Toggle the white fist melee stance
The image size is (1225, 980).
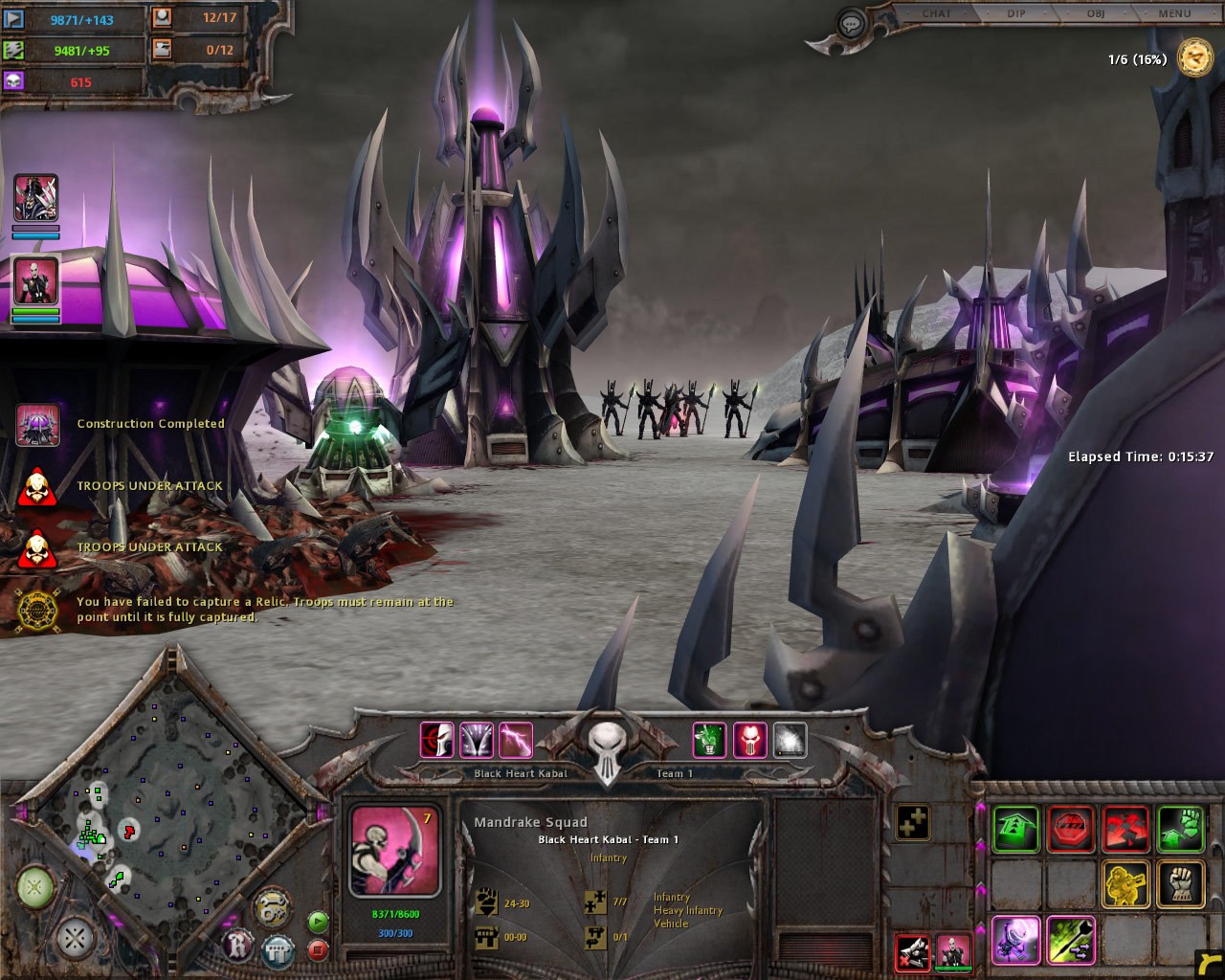[1181, 884]
